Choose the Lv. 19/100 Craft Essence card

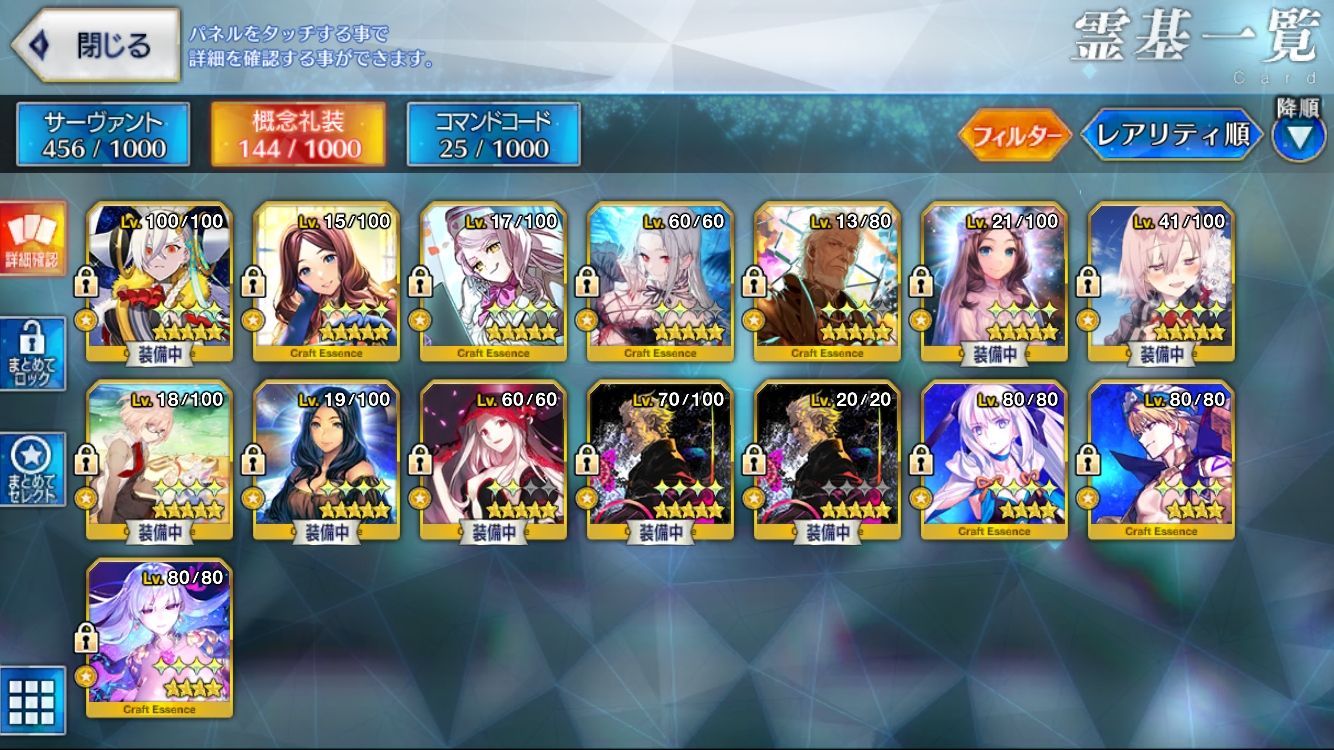click(327, 460)
